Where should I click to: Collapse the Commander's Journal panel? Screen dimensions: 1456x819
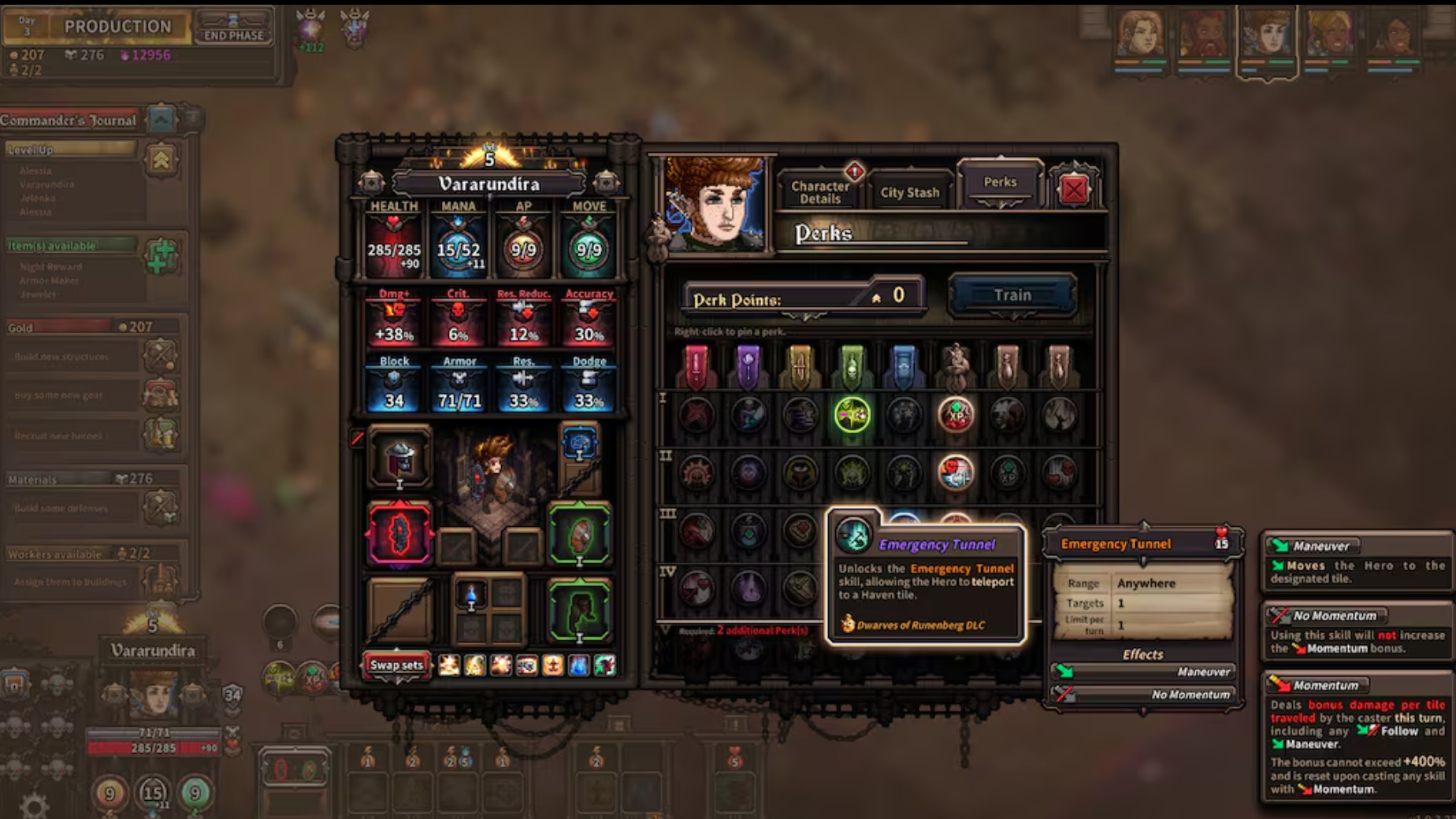[161, 119]
